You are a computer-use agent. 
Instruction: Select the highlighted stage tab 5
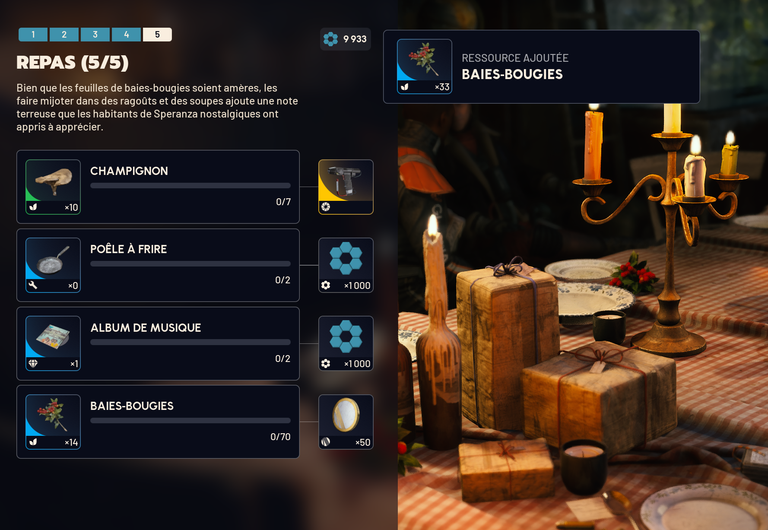(157, 34)
